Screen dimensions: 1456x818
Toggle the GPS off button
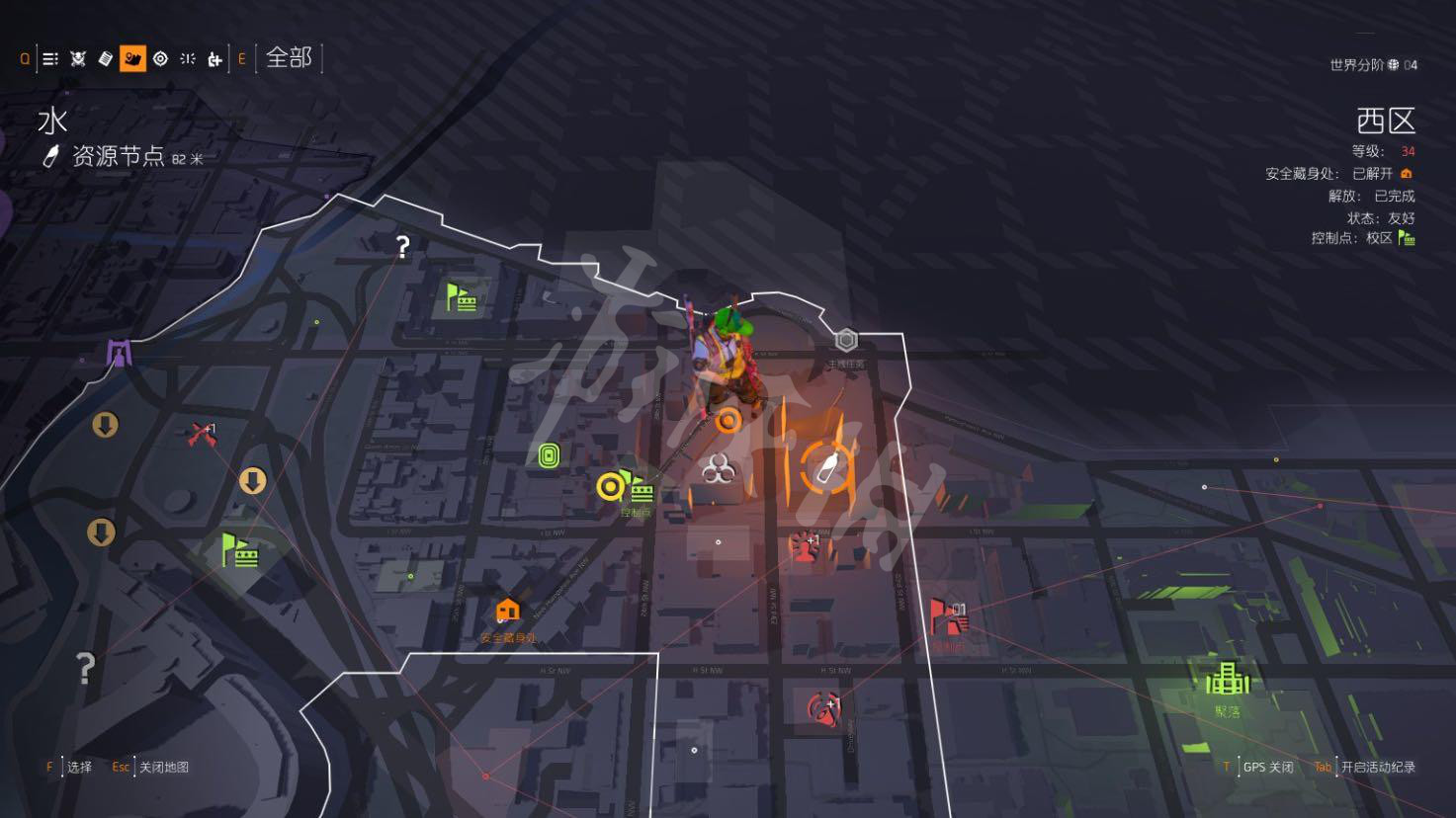tap(1267, 767)
